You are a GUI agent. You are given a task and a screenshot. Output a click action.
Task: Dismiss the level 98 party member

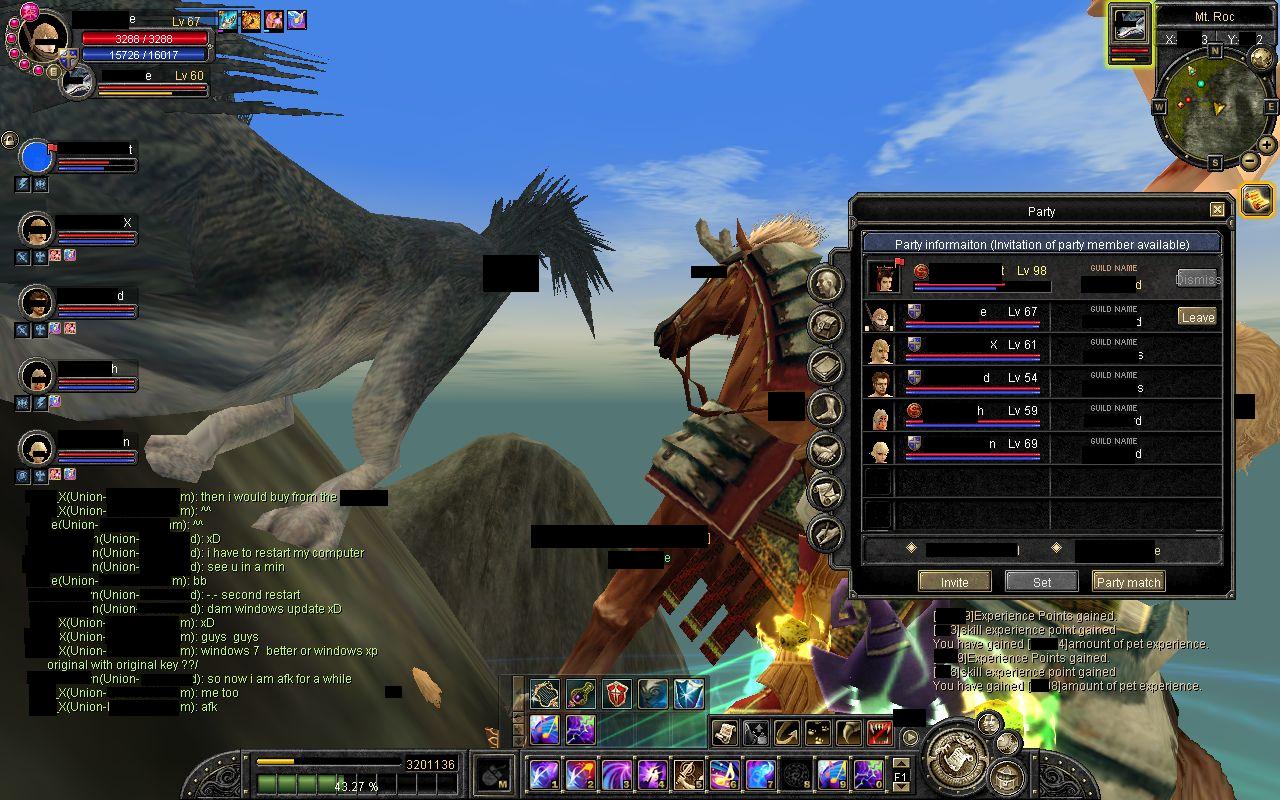click(1198, 279)
